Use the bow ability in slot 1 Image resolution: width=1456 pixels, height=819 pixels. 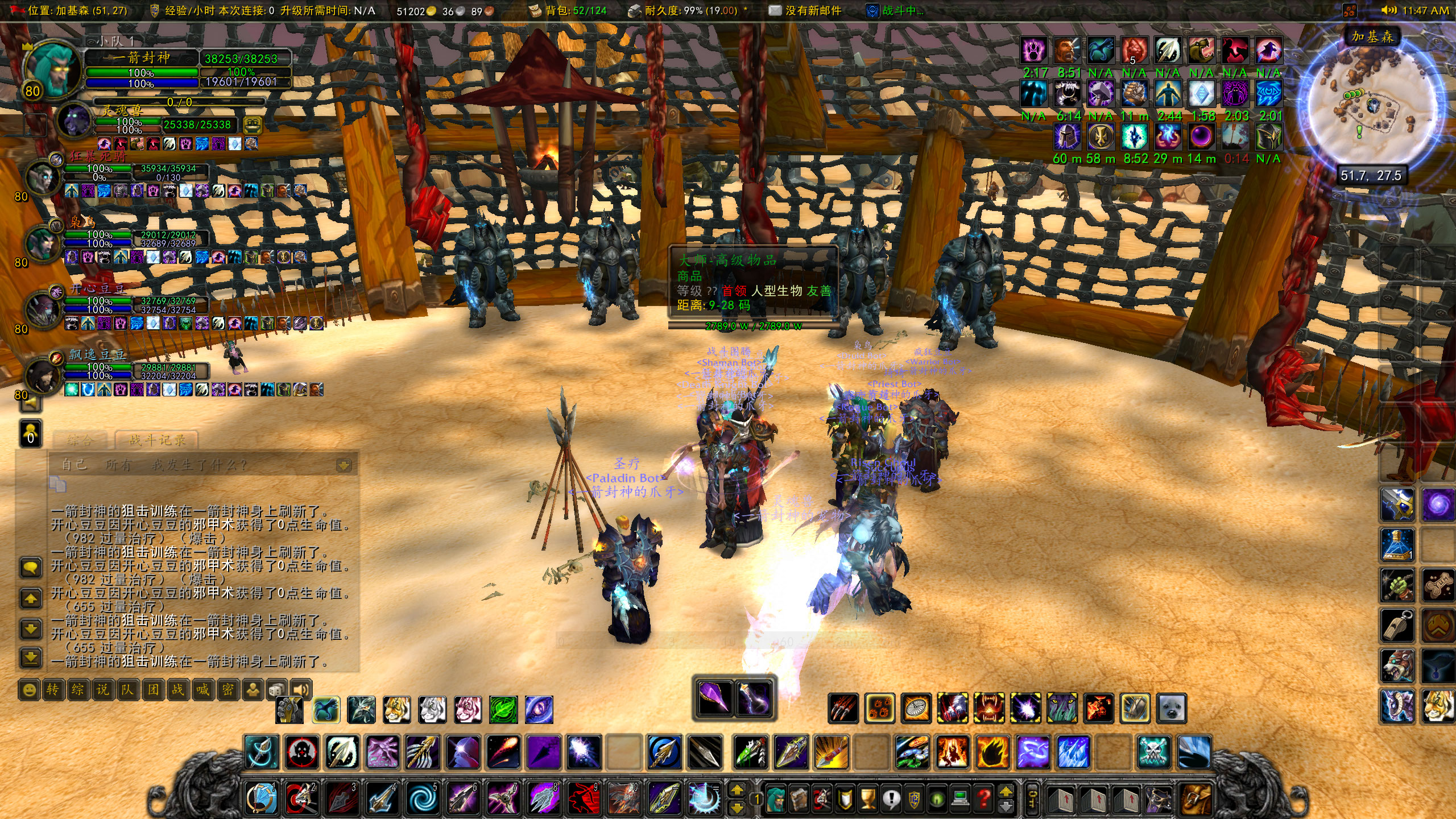coord(262,799)
